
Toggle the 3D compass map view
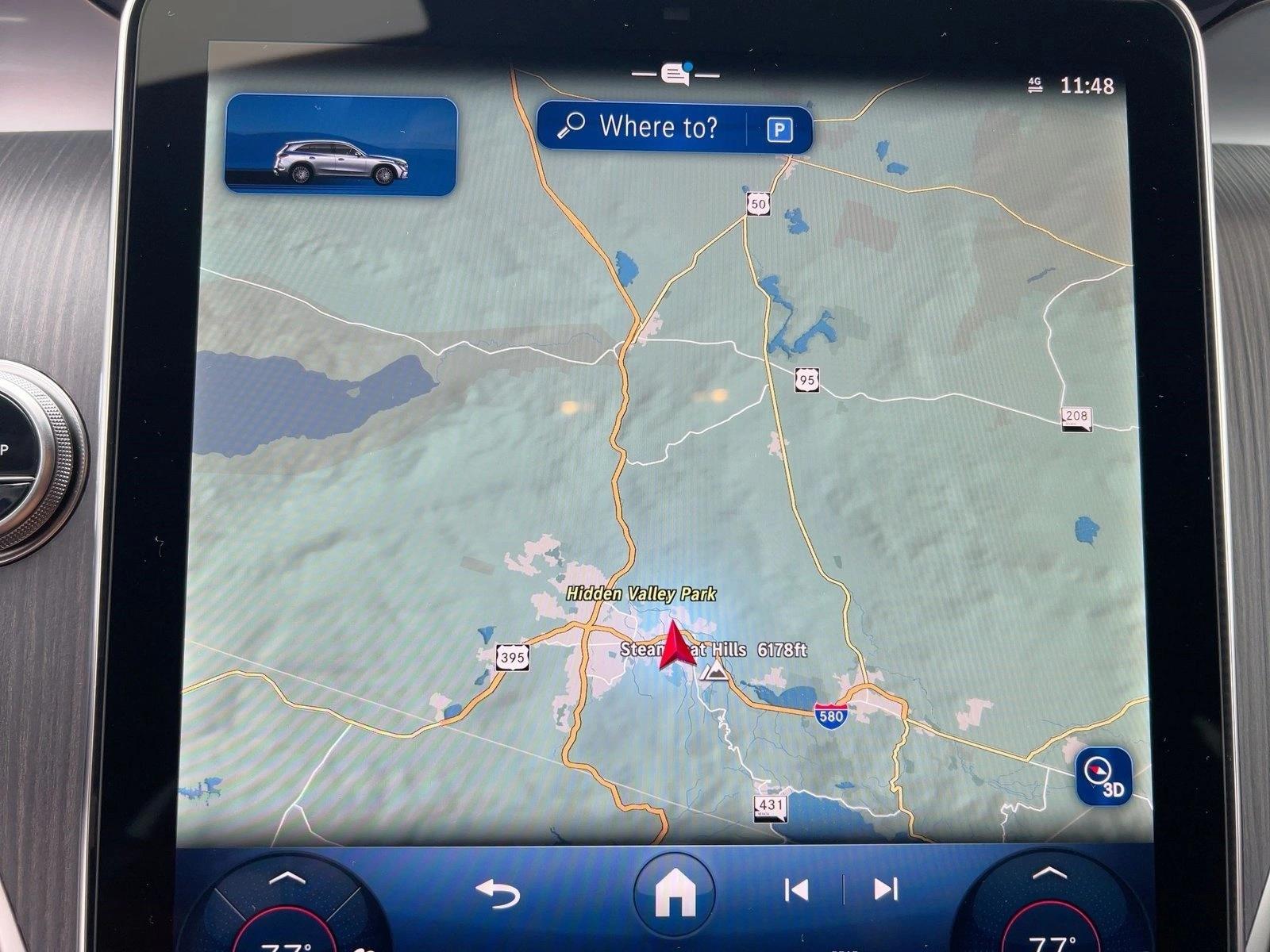tap(1103, 776)
